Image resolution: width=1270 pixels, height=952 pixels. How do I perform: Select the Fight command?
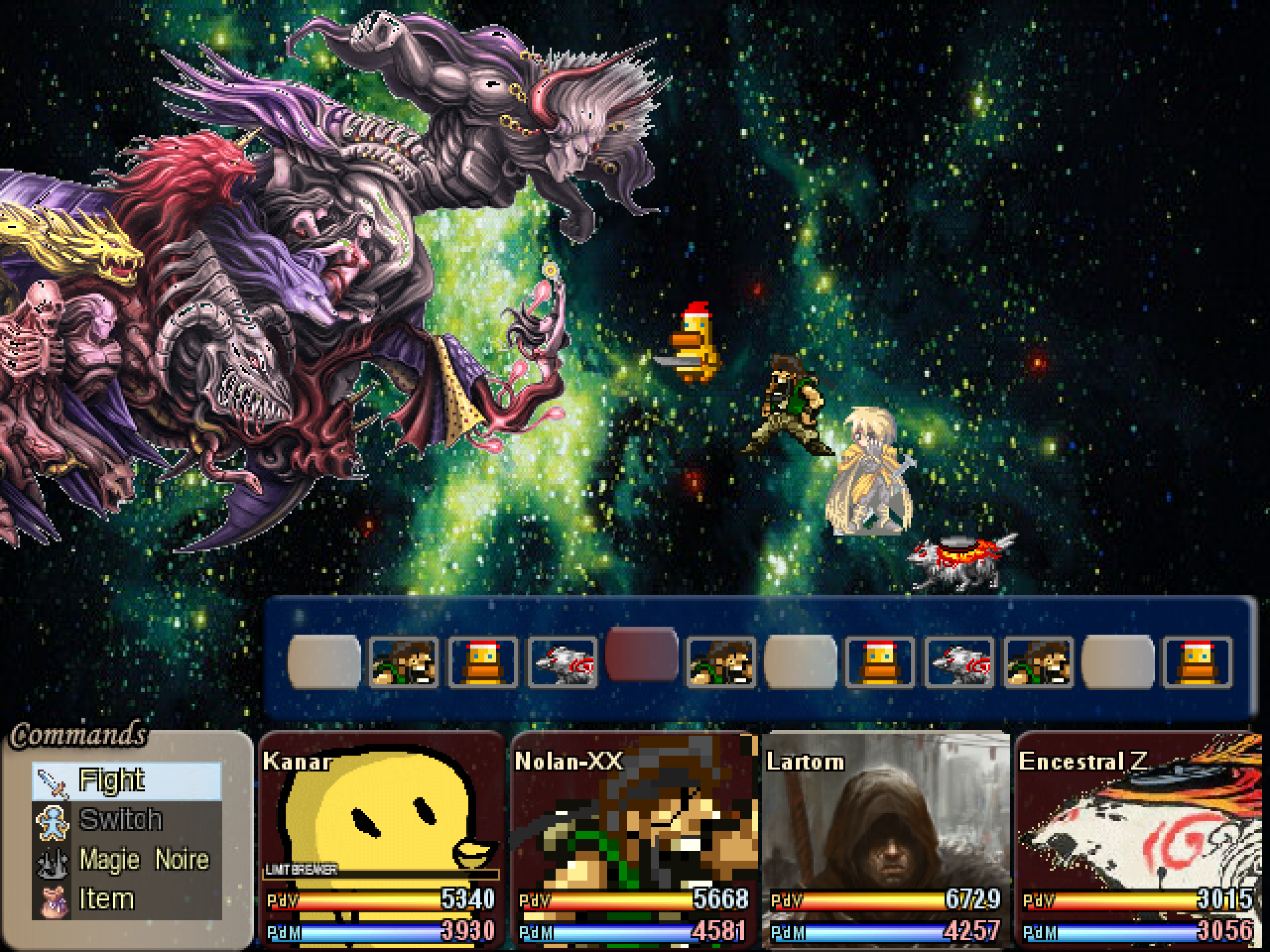click(x=127, y=781)
